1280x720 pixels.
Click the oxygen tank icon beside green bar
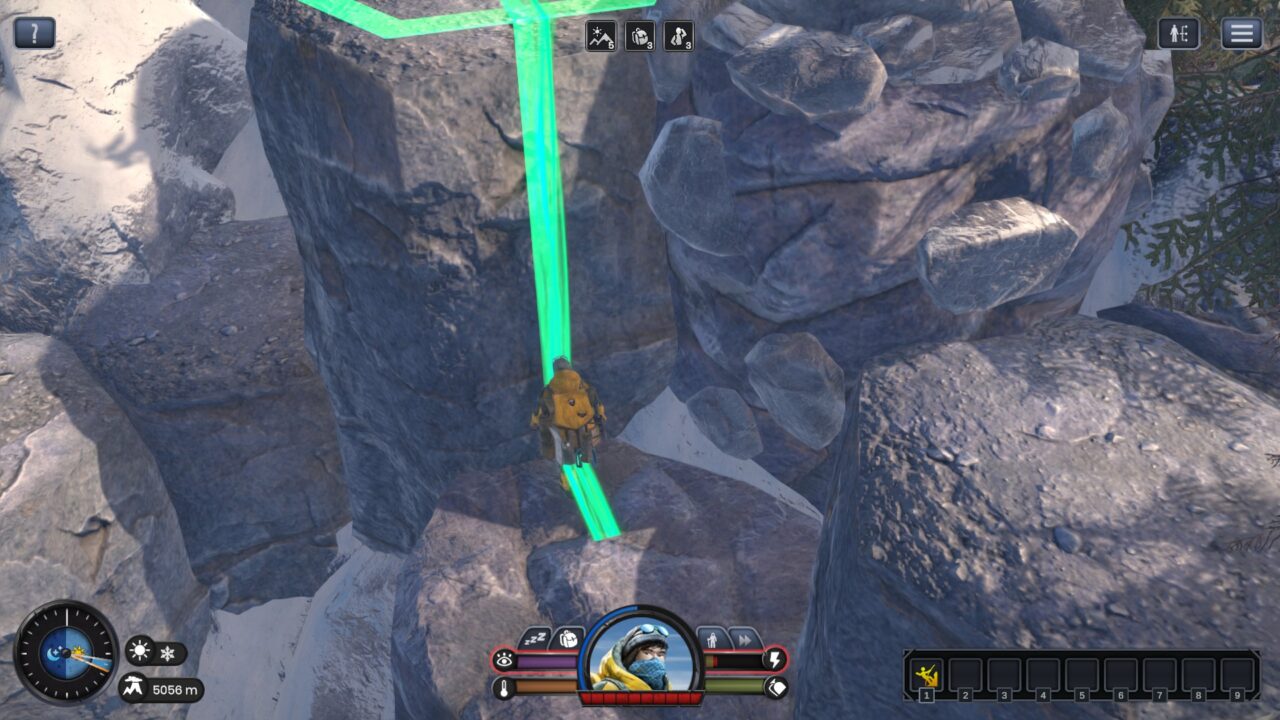(x=775, y=687)
